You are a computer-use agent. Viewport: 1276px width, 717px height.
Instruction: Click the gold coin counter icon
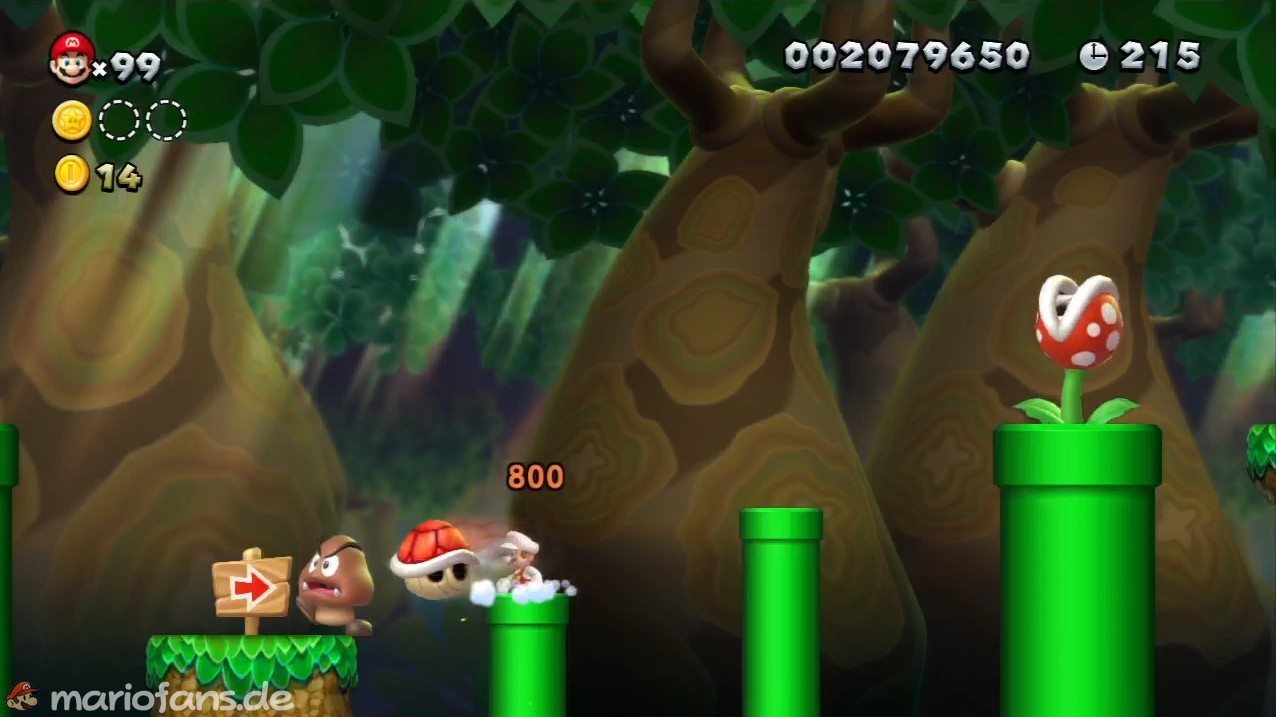click(x=72, y=175)
